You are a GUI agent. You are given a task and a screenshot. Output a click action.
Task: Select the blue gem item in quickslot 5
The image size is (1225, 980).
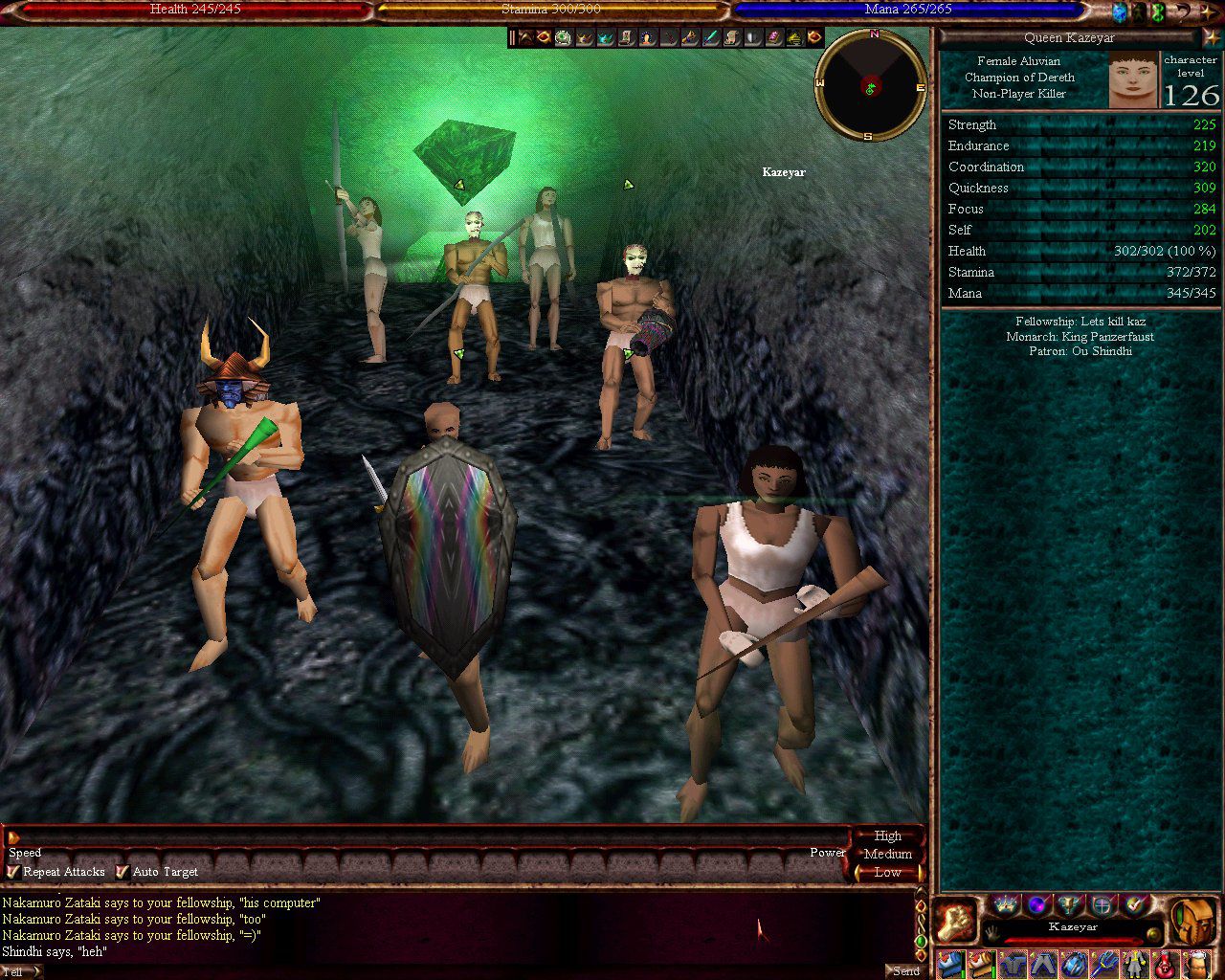[1074, 964]
